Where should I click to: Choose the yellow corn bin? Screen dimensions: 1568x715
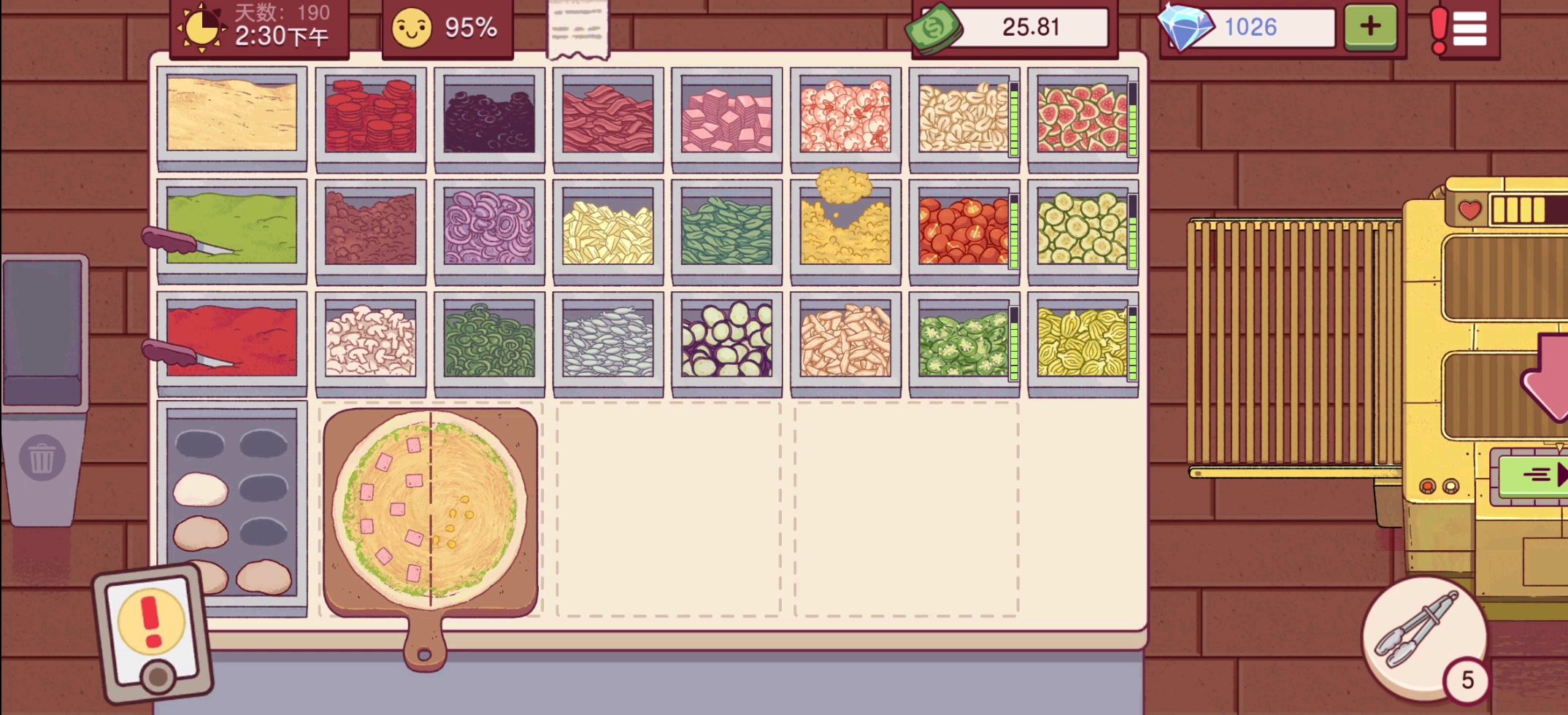845,231
